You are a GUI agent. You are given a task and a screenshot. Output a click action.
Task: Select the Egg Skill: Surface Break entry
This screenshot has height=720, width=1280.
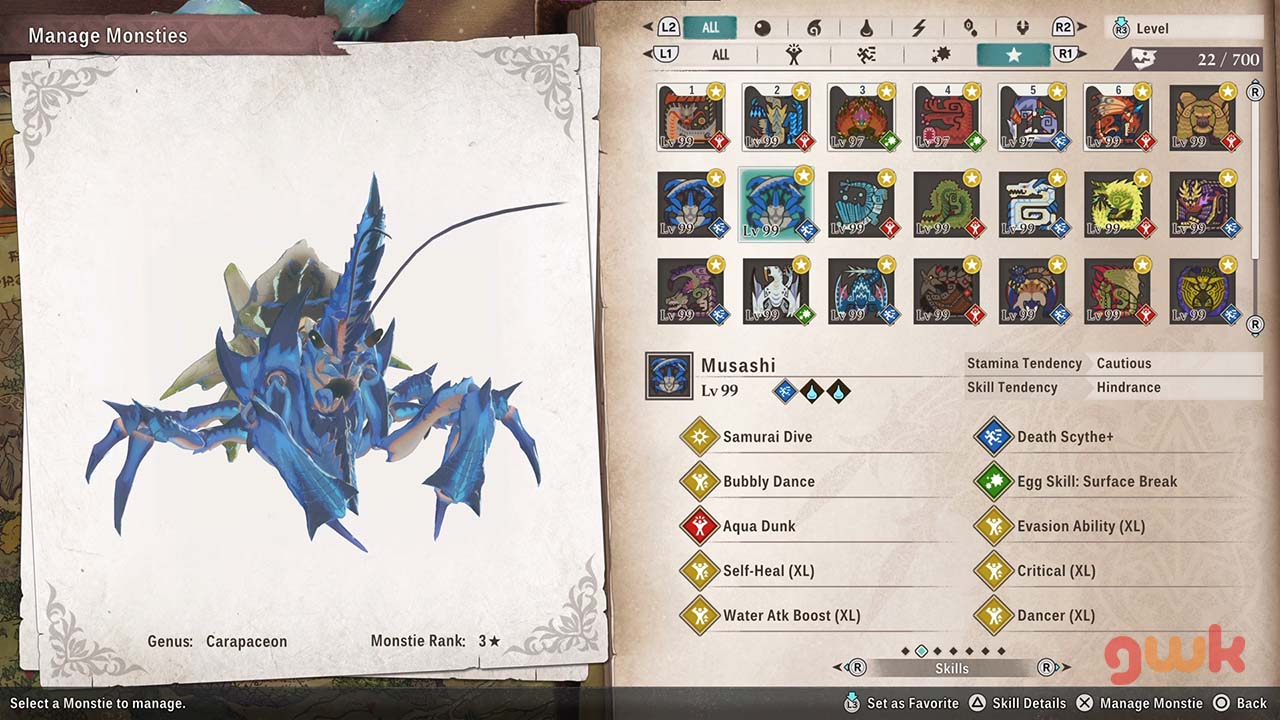(1096, 481)
